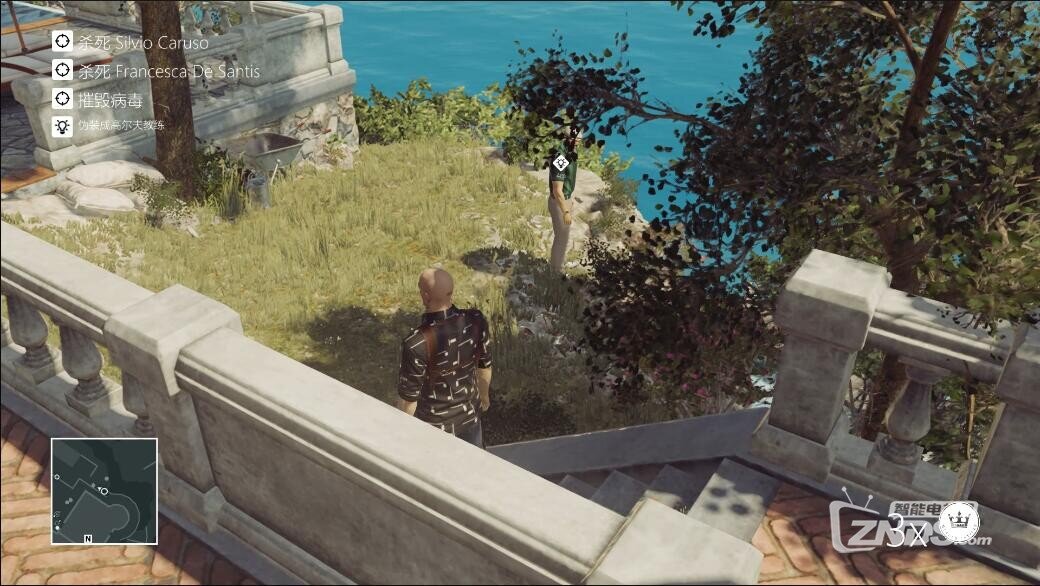
Task: Click the 摧毁病毒 destroy virus objective
Action: pos(110,100)
